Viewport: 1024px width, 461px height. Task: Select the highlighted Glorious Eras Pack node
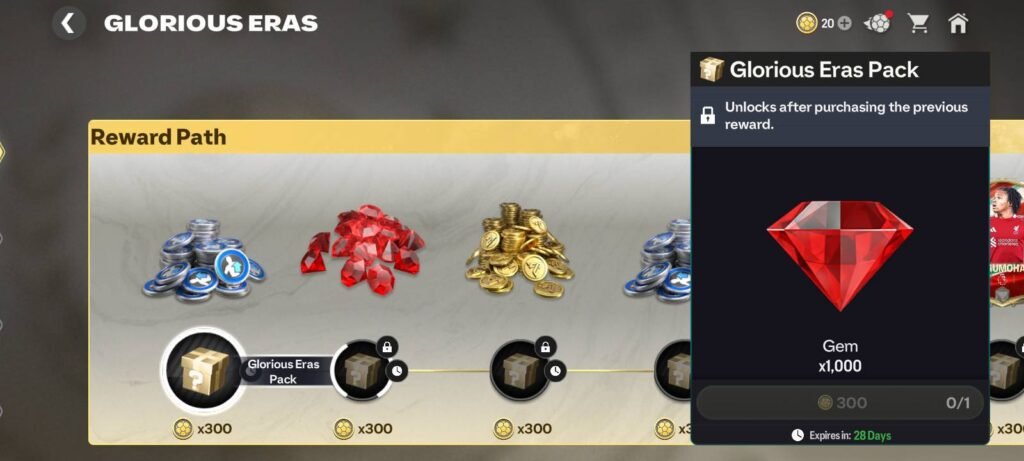click(204, 370)
